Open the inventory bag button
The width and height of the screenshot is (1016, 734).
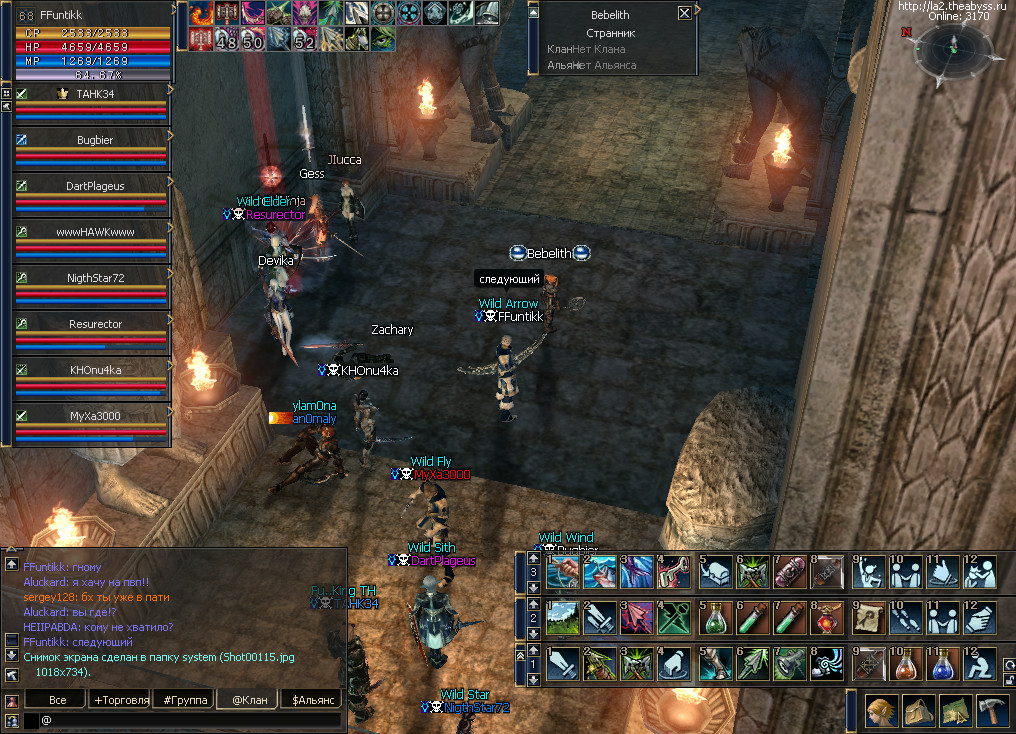(x=918, y=710)
